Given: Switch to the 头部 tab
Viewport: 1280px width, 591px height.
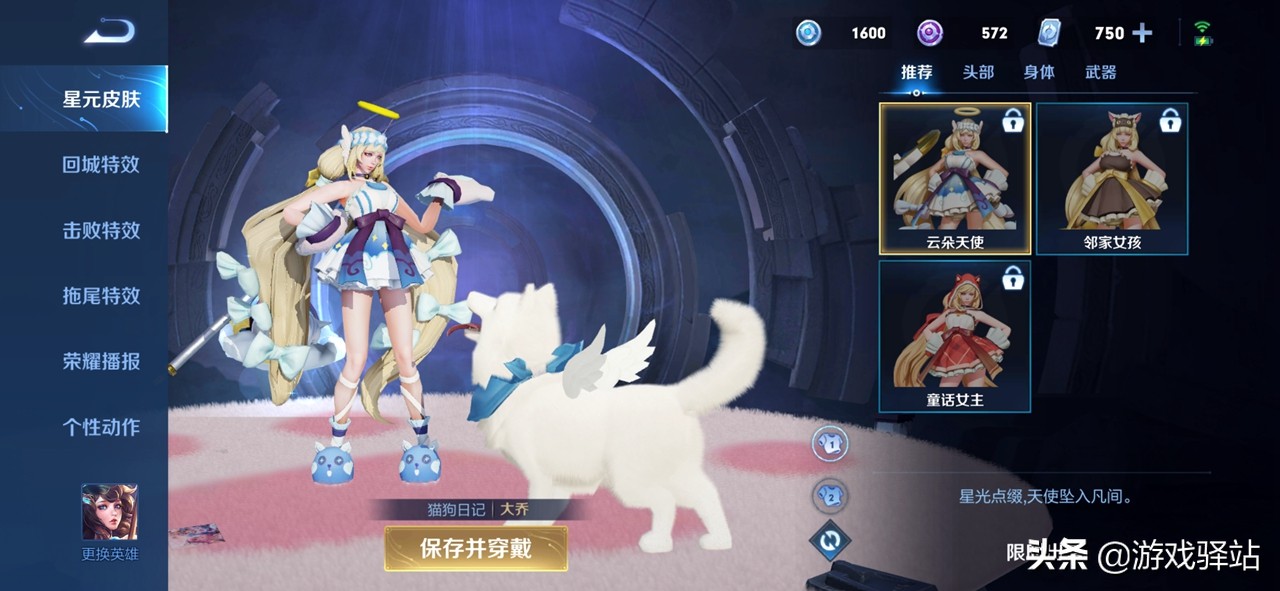Looking at the screenshot, I should pos(978,72).
